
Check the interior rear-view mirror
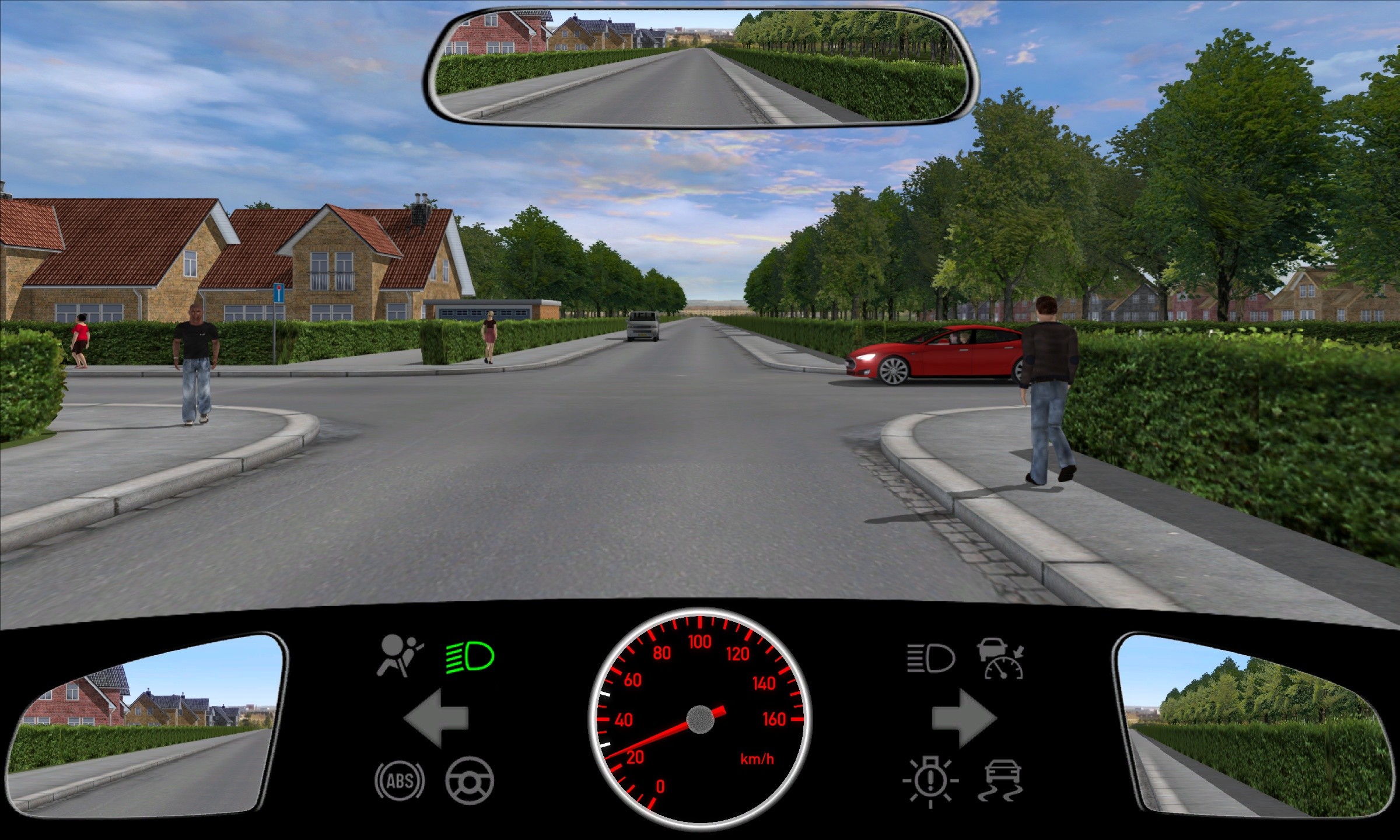tap(701, 67)
